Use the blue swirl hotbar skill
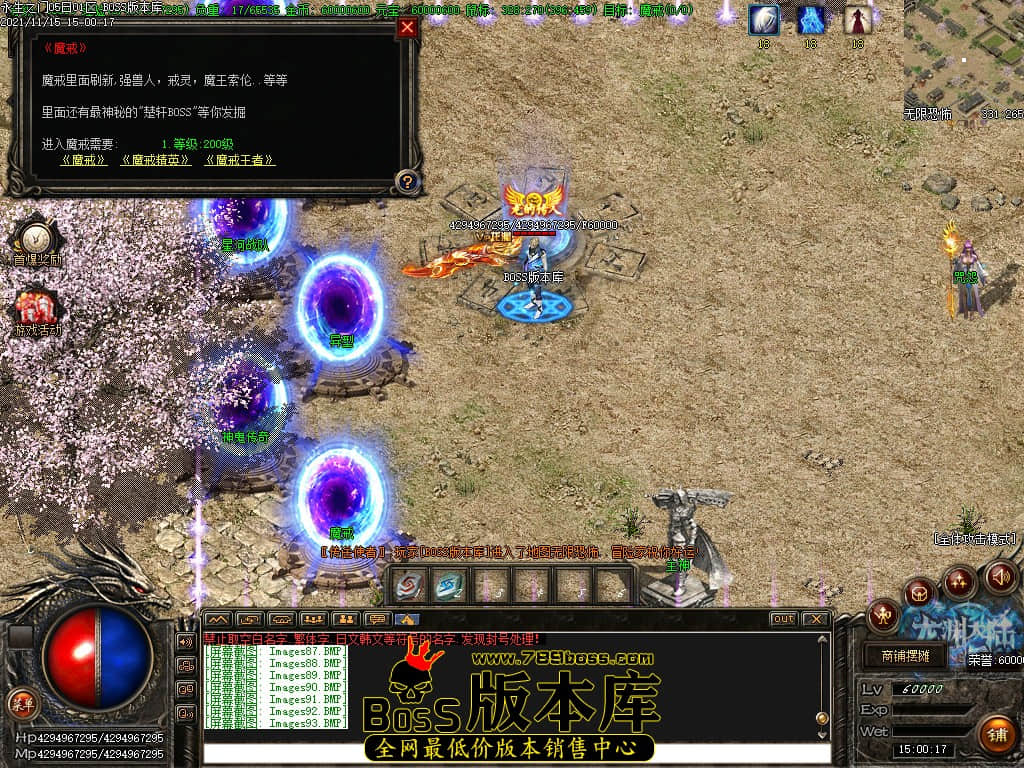Image resolution: width=1024 pixels, height=768 pixels. pos(448,585)
